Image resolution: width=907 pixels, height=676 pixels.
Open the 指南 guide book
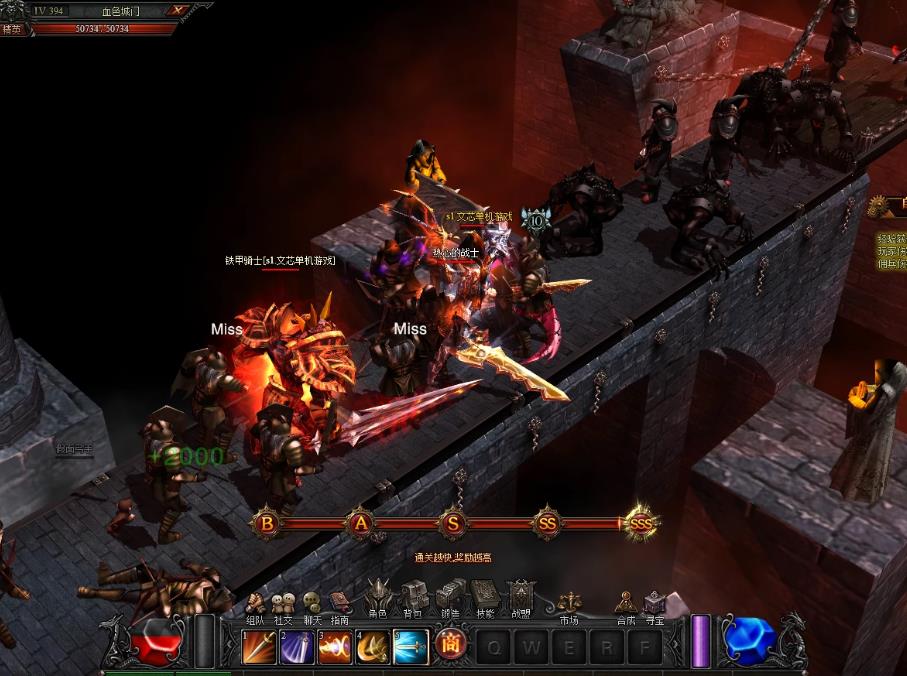point(340,604)
